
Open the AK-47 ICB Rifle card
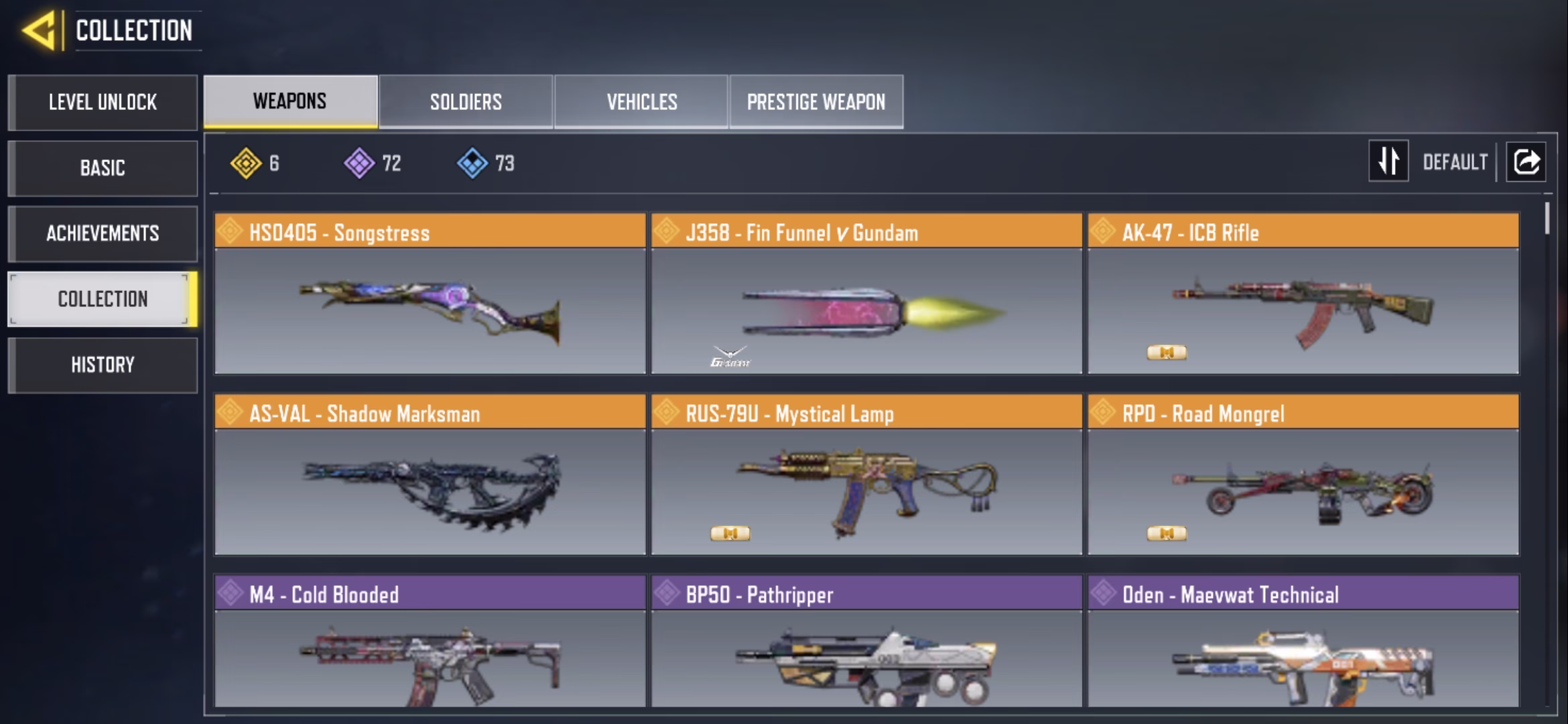1303,294
